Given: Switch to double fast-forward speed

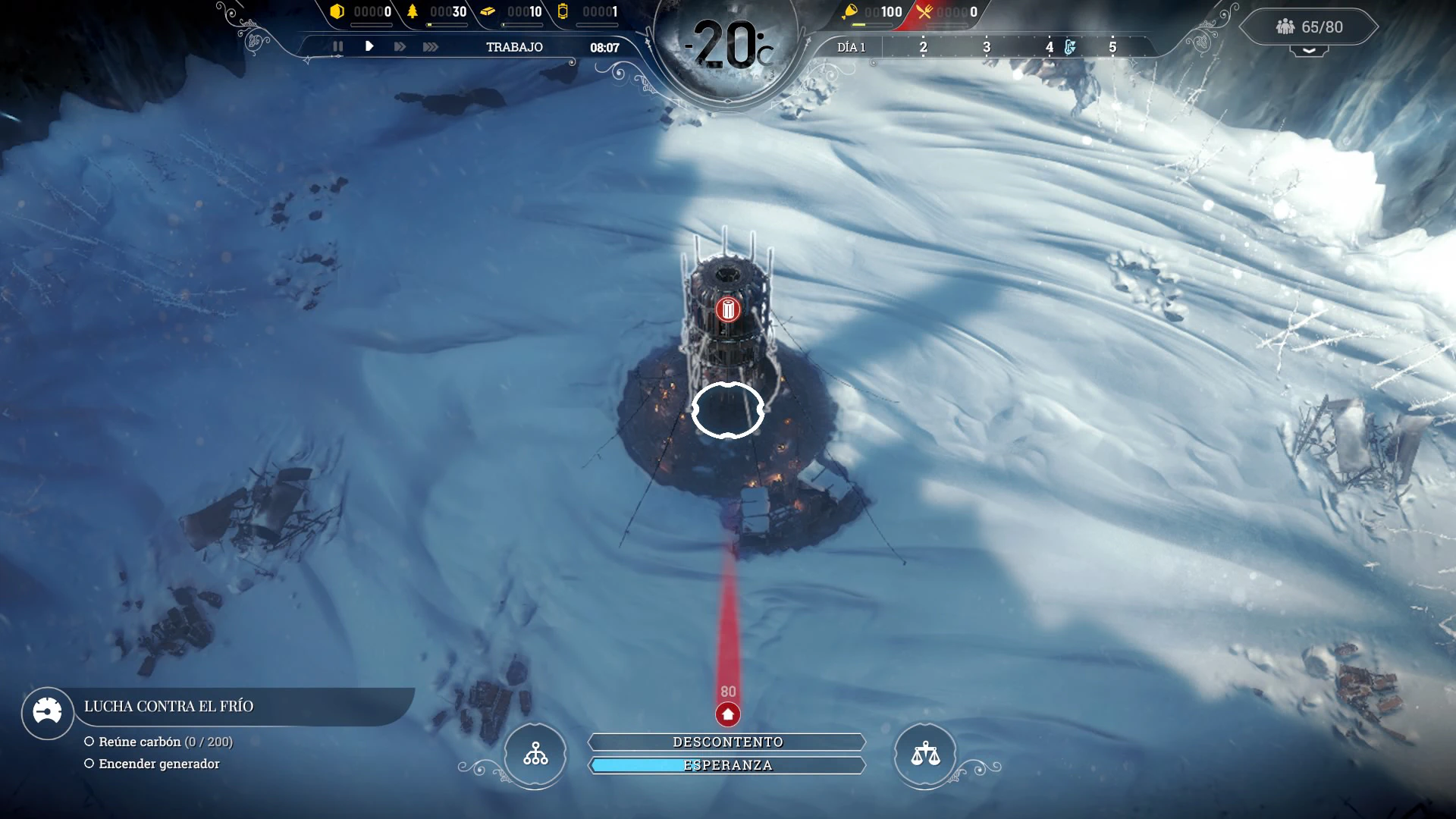Looking at the screenshot, I should tap(400, 47).
